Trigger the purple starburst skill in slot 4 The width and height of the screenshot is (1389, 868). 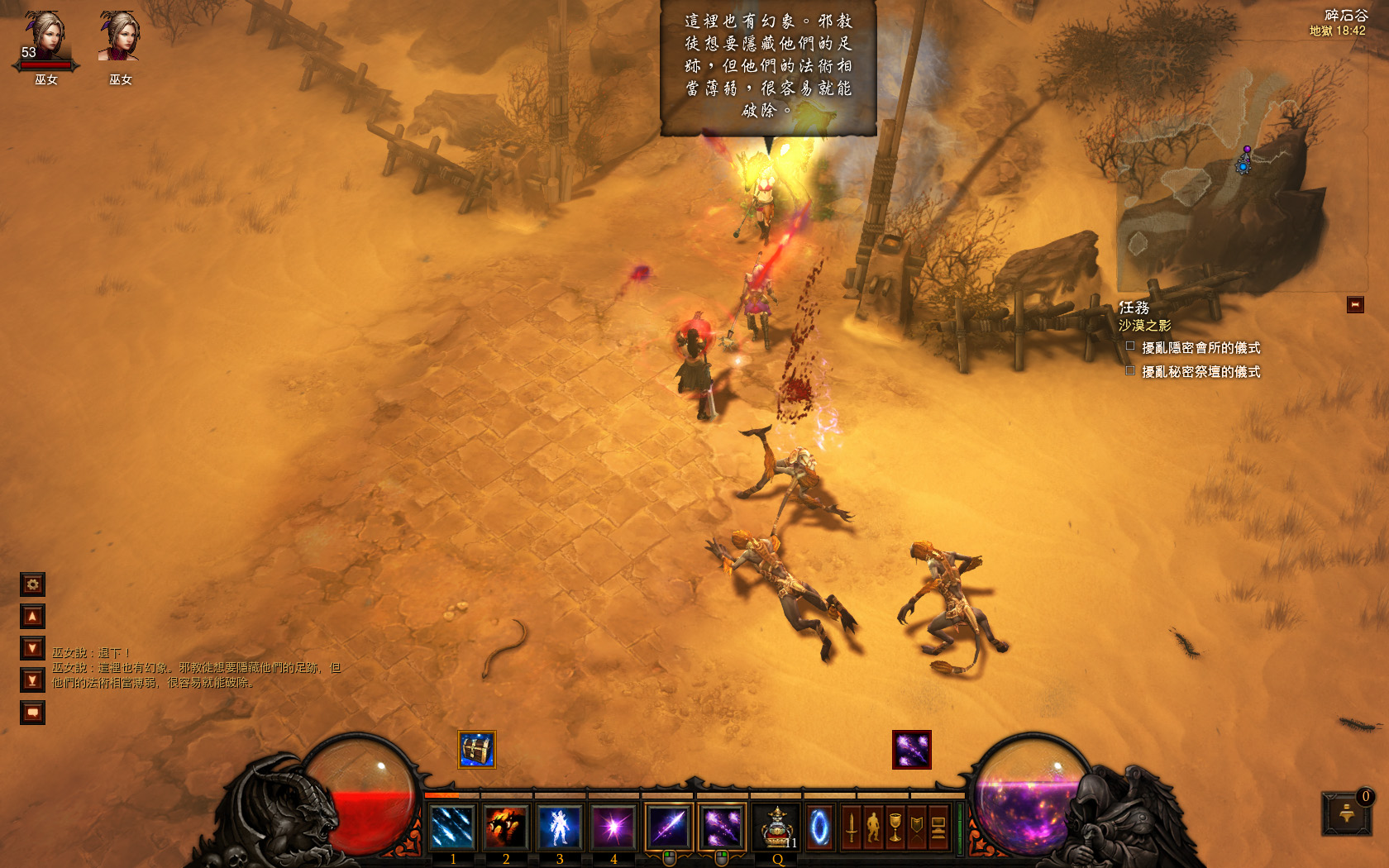[x=613, y=827]
